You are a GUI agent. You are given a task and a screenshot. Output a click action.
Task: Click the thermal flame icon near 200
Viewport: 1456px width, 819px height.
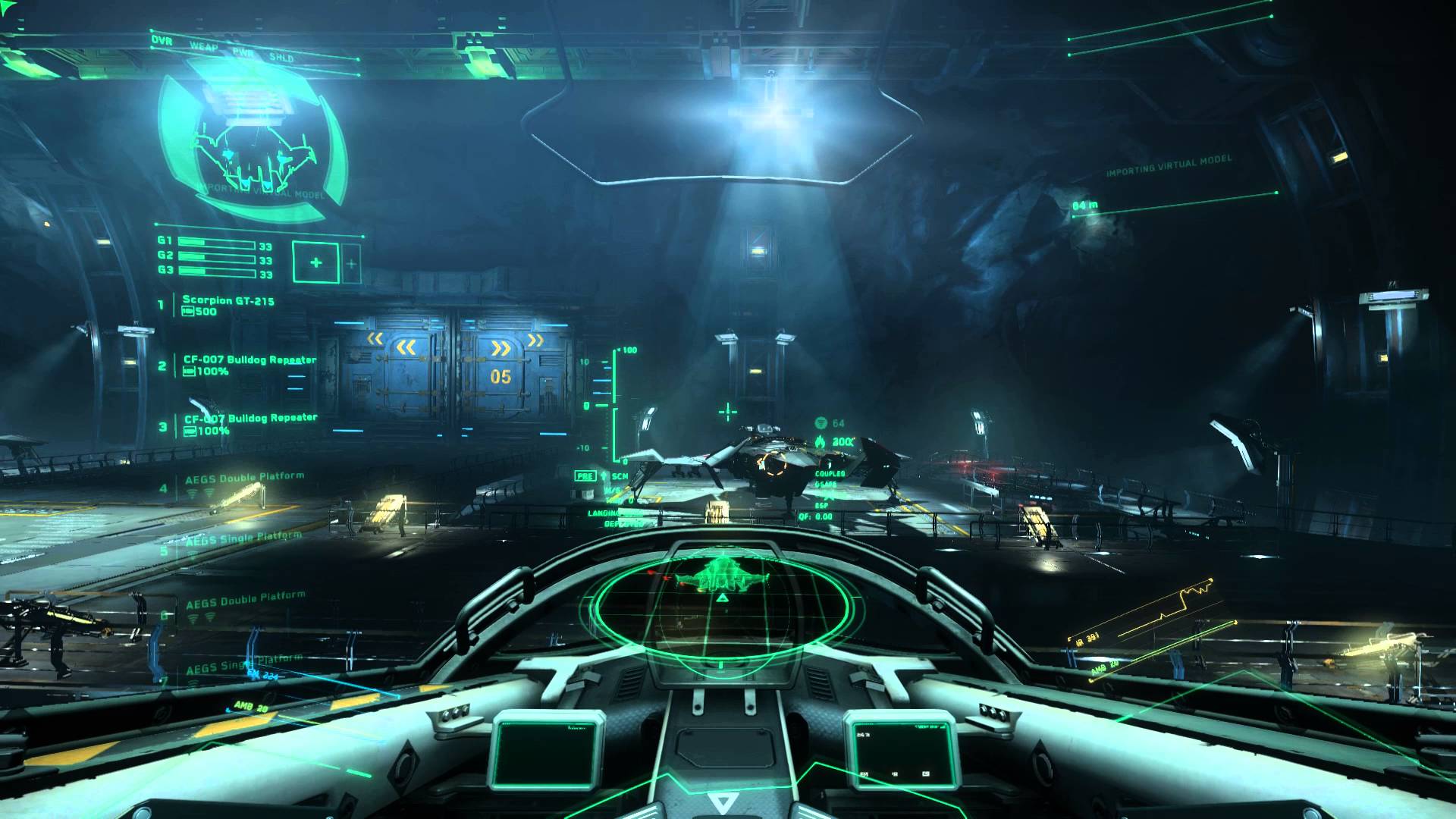point(820,441)
